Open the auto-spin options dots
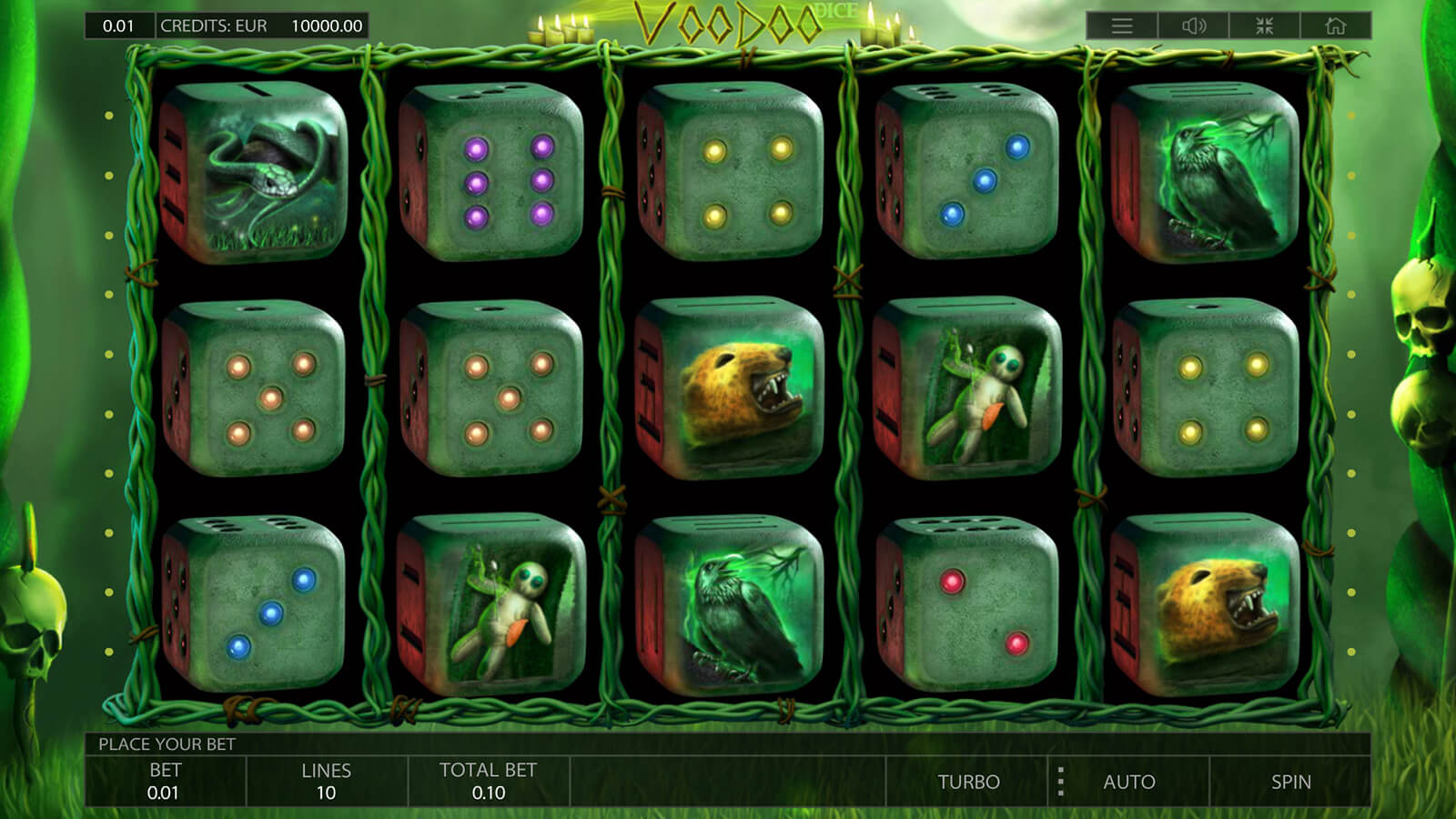This screenshot has height=819, width=1456. point(1060,782)
